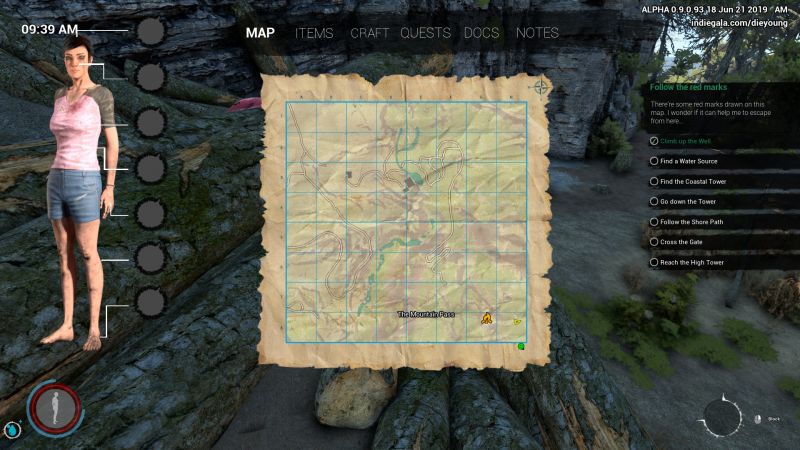Select the Find the Coastal Tower objective

pyautogui.click(x=693, y=181)
